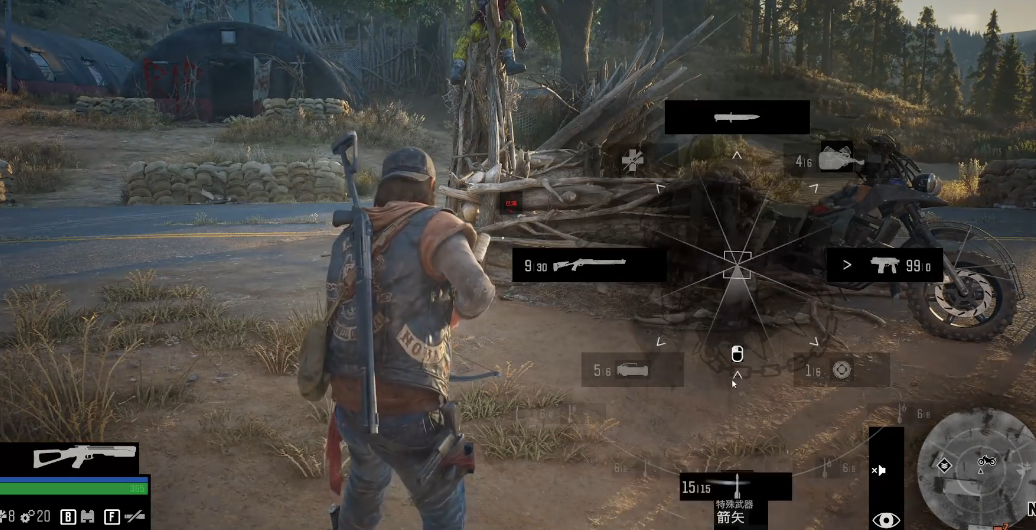Click the diamond marker on the minimap
1036x530 pixels.
click(x=943, y=466)
